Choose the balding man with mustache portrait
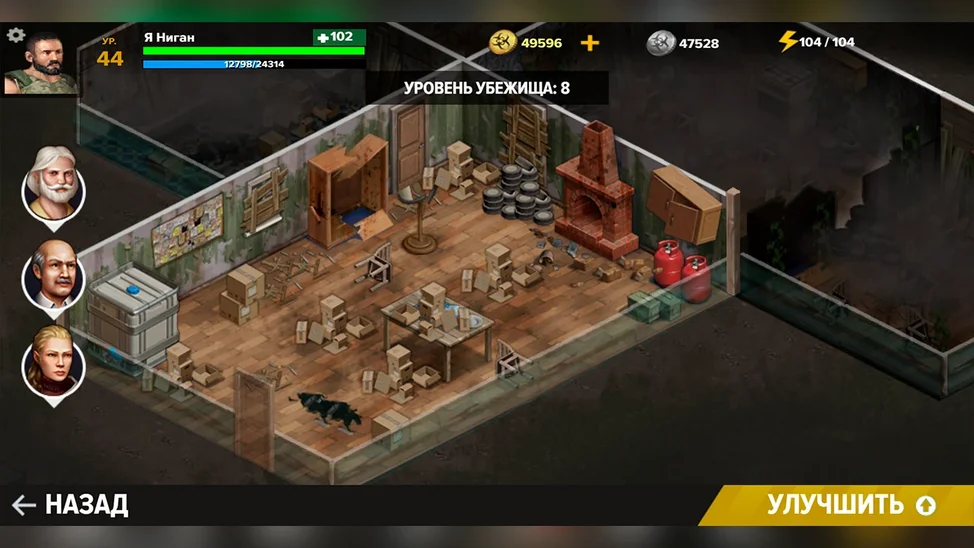This screenshot has width=974, height=548. click(53, 273)
